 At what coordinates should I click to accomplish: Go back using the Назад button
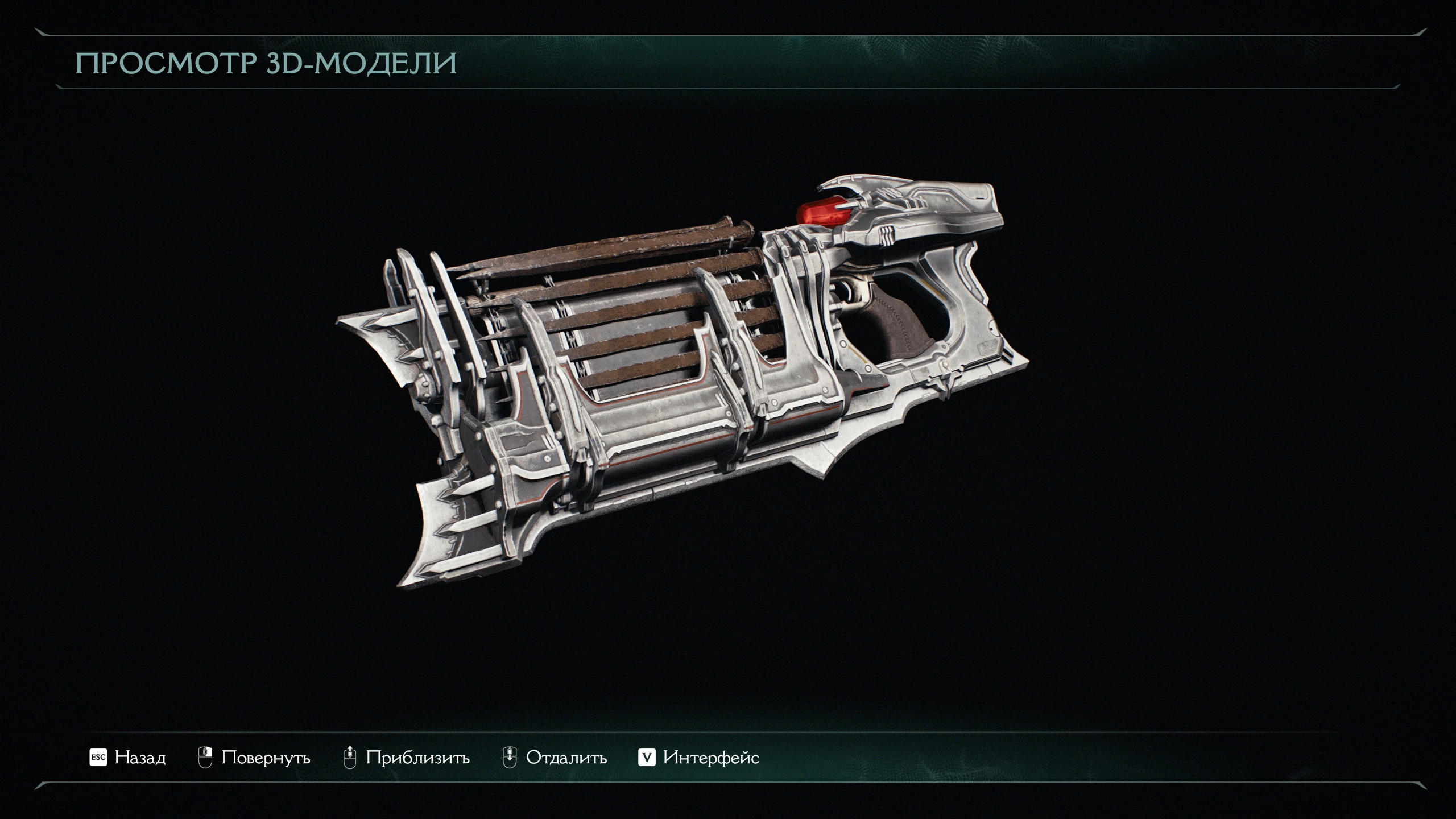pyautogui.click(x=129, y=758)
